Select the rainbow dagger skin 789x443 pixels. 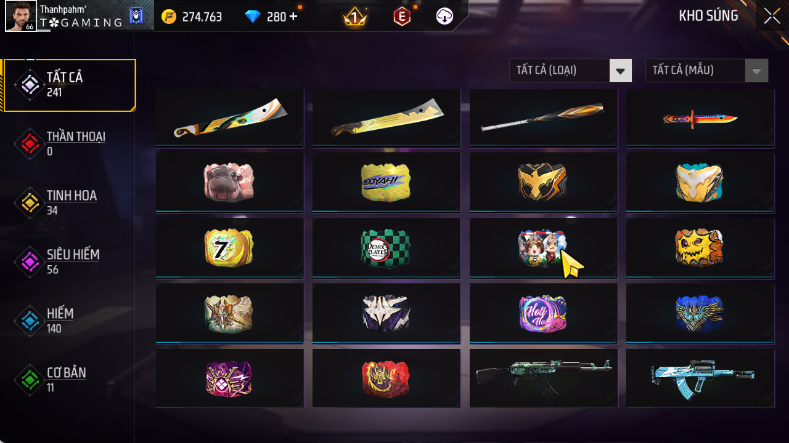pyautogui.click(x=699, y=117)
